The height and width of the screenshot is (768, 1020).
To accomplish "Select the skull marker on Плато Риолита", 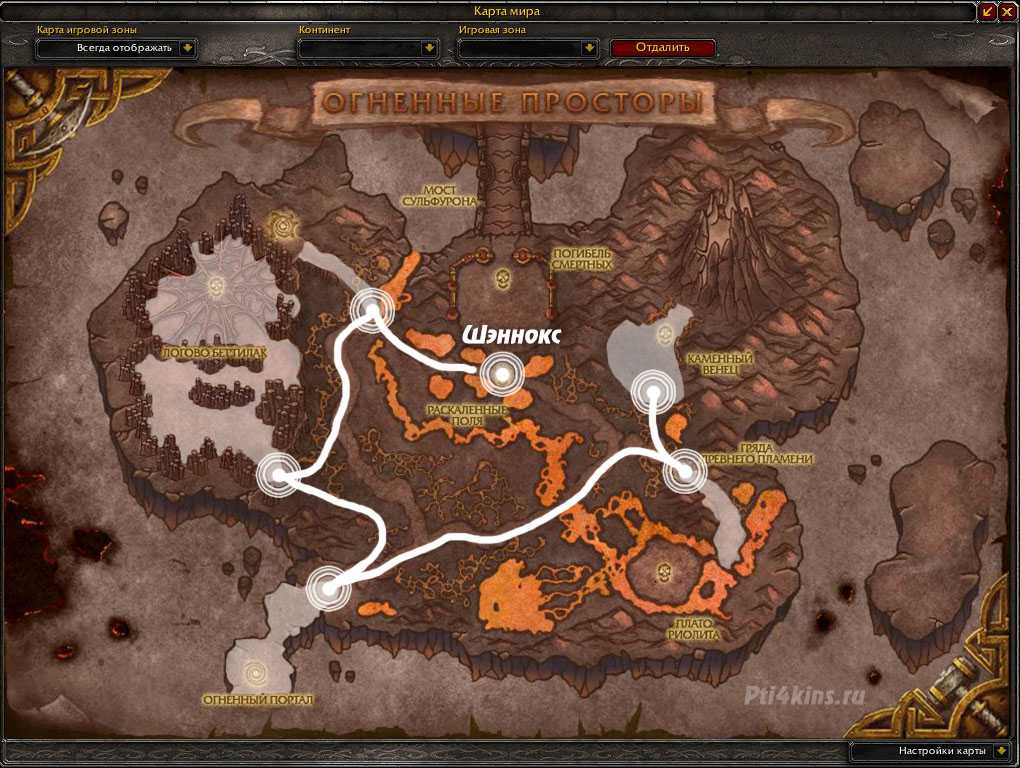I will pos(663,572).
